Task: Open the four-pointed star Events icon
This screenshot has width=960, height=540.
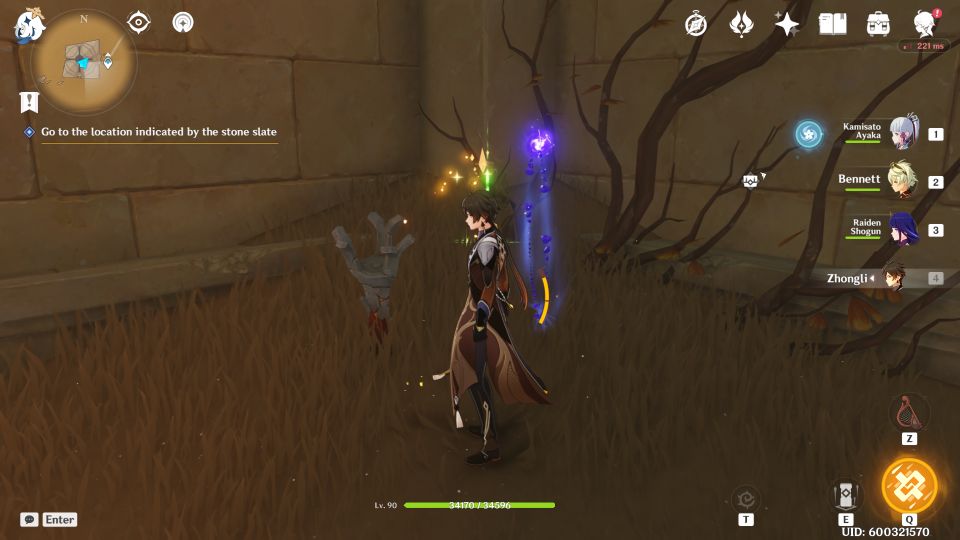Action: tap(787, 24)
